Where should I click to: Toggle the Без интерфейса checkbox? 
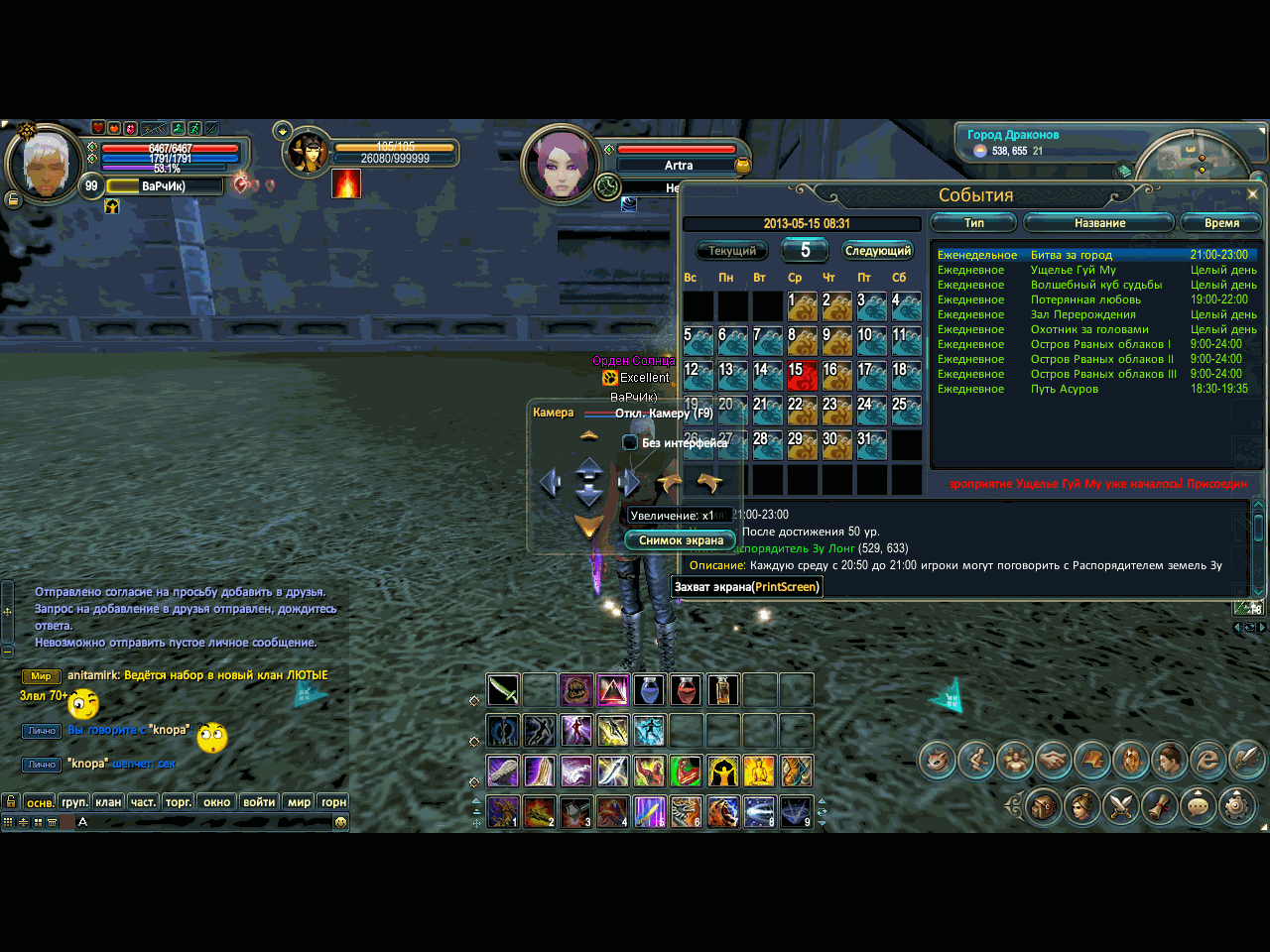tap(630, 442)
